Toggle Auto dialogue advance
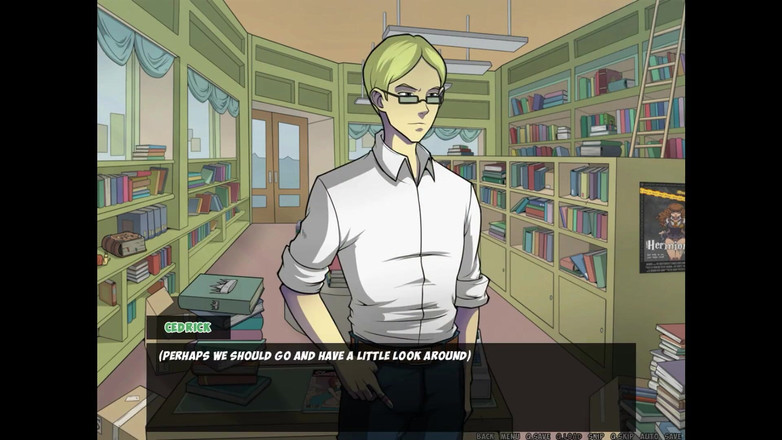This screenshot has width=782, height=440. pos(647,436)
